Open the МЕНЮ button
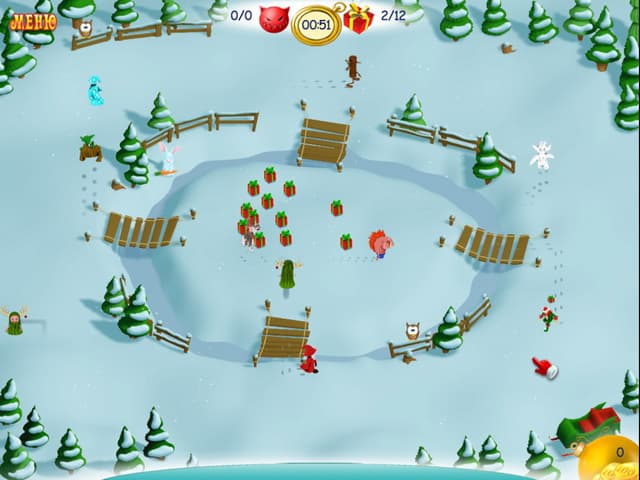Viewport: 640px width, 480px height. 32,19
